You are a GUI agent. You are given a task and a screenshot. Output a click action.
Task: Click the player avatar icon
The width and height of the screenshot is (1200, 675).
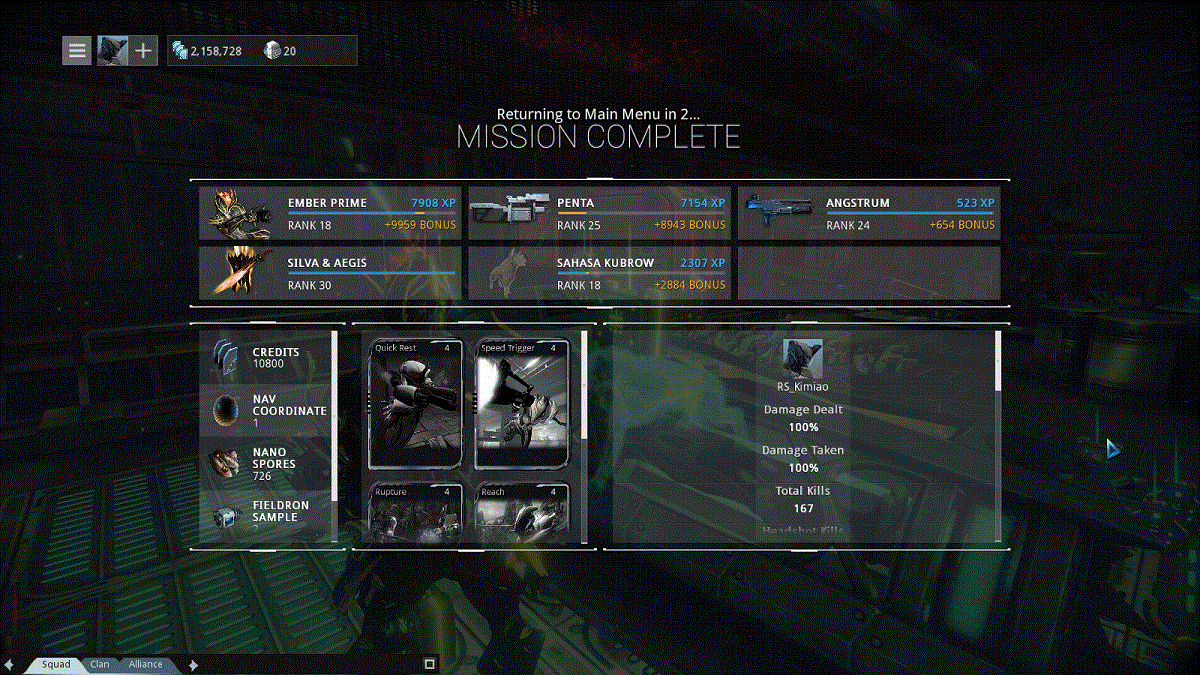112,50
